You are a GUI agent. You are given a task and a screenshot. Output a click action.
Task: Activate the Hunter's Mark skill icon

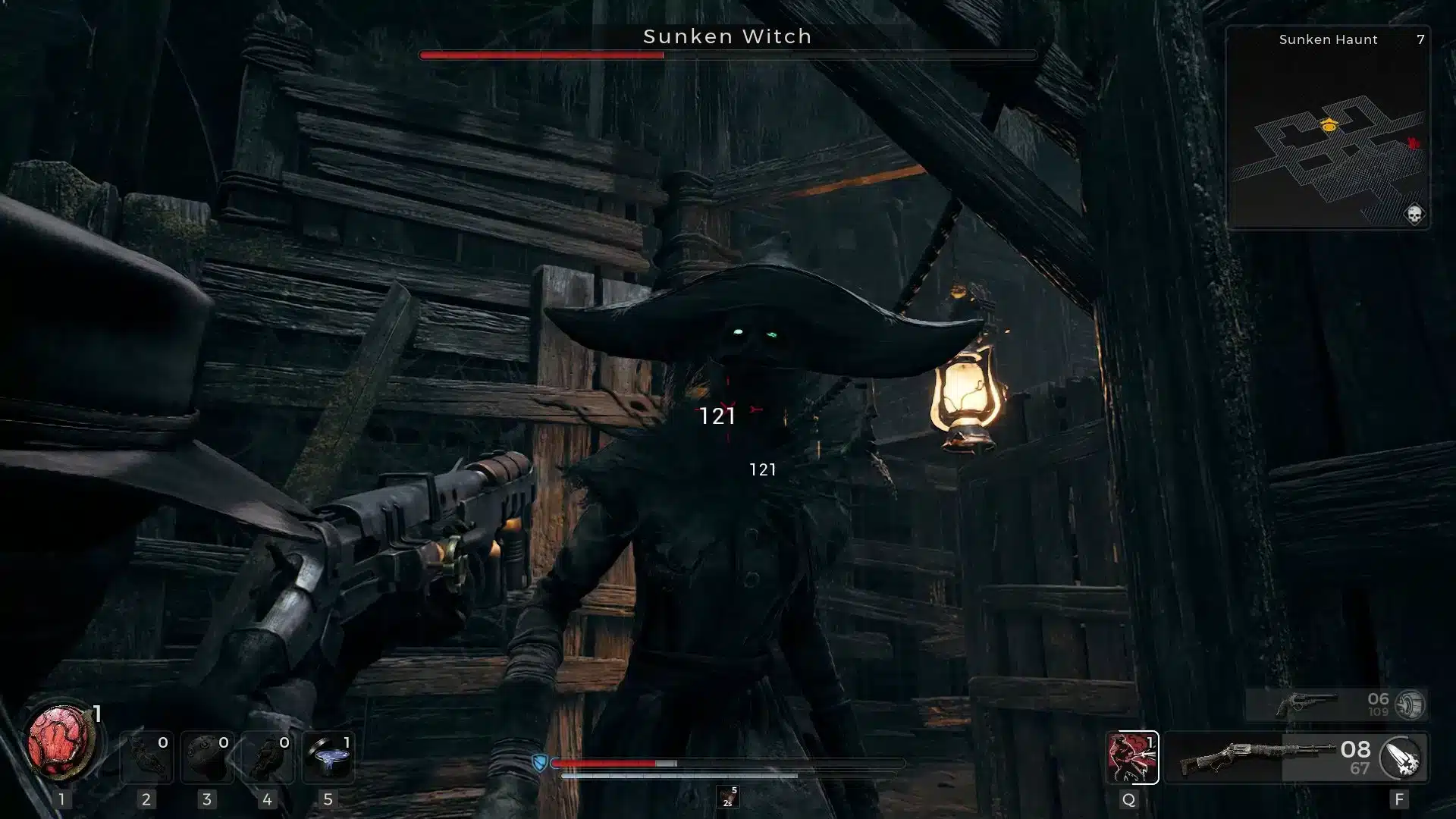coord(1133,758)
